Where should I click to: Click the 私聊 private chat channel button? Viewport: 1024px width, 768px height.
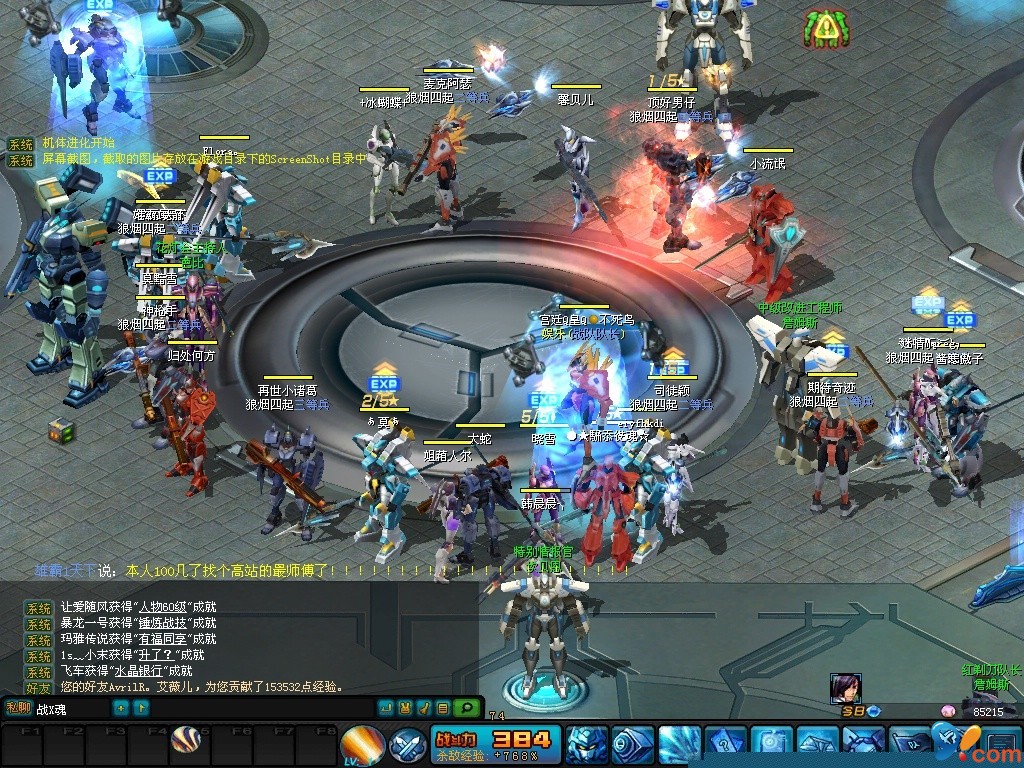click(18, 708)
